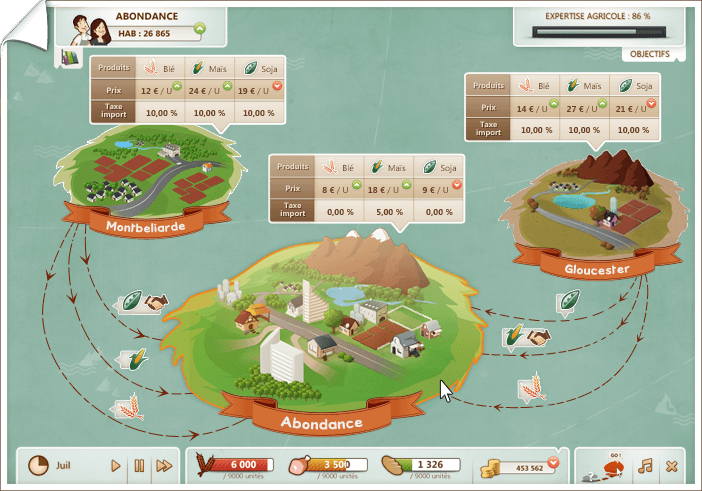Click the Montbeliarde corn trade route icon

click(x=131, y=358)
